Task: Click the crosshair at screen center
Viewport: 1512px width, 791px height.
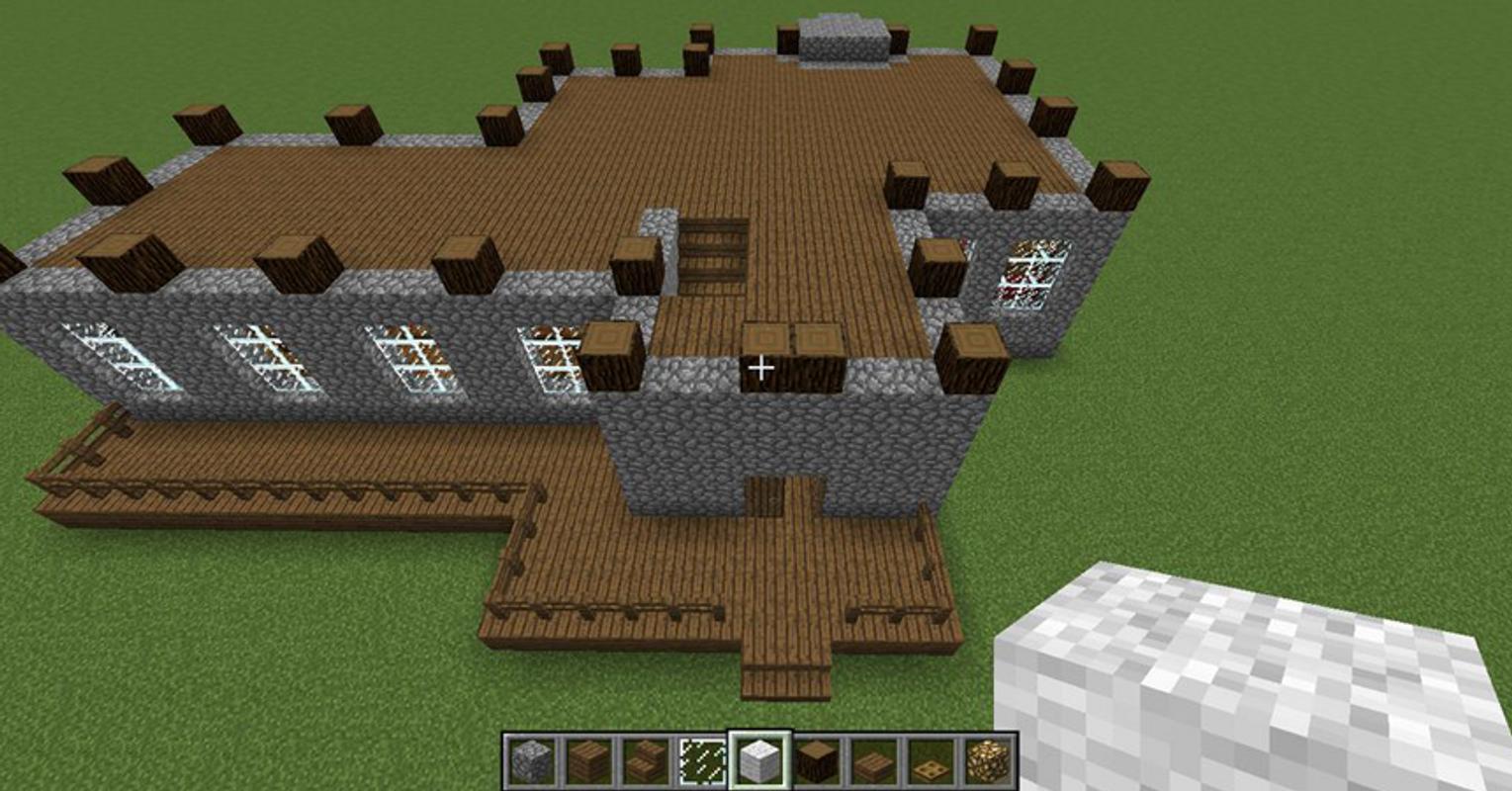Action: [761, 368]
